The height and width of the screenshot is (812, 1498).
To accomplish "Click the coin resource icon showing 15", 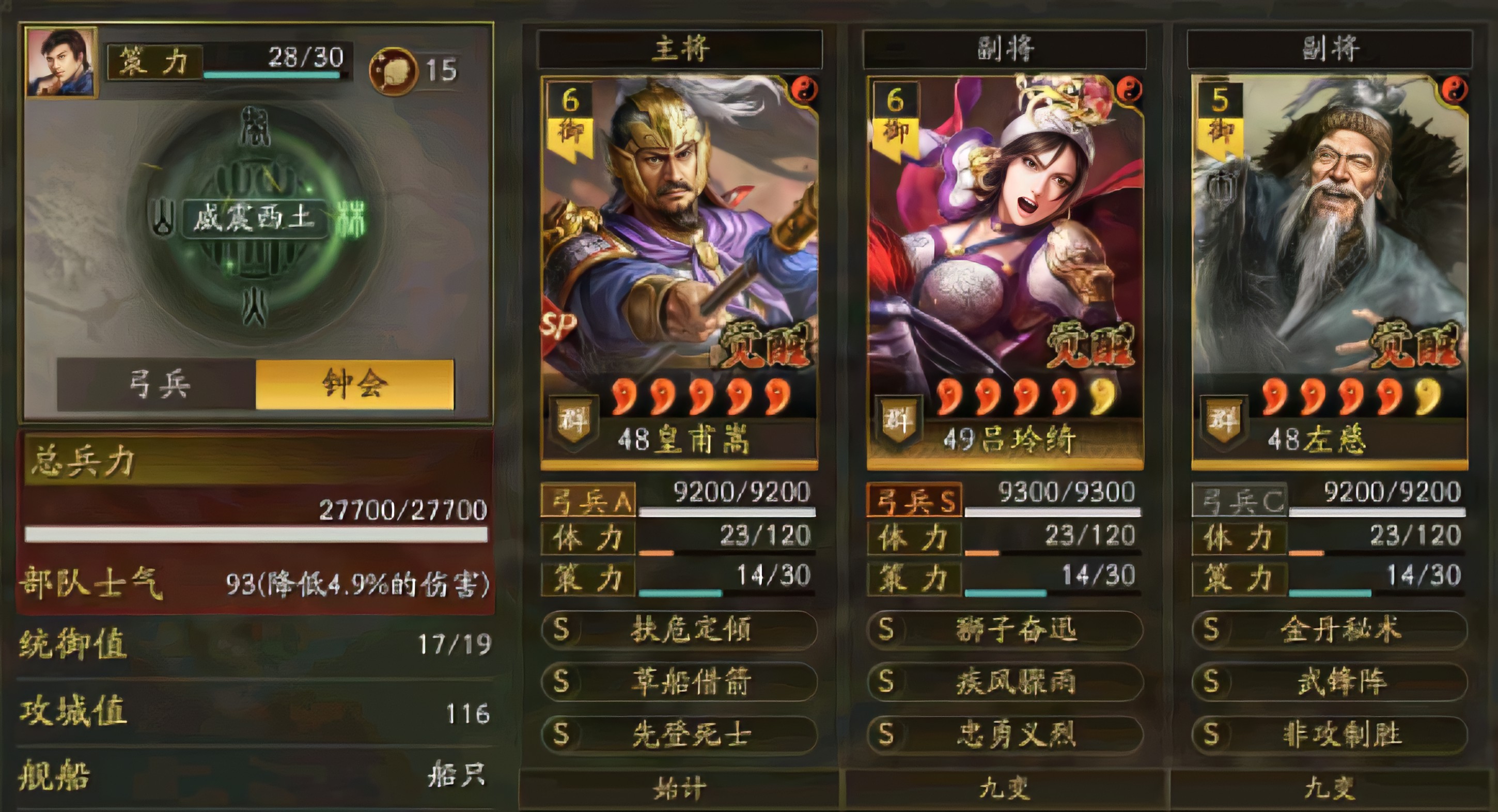I will point(394,69).
